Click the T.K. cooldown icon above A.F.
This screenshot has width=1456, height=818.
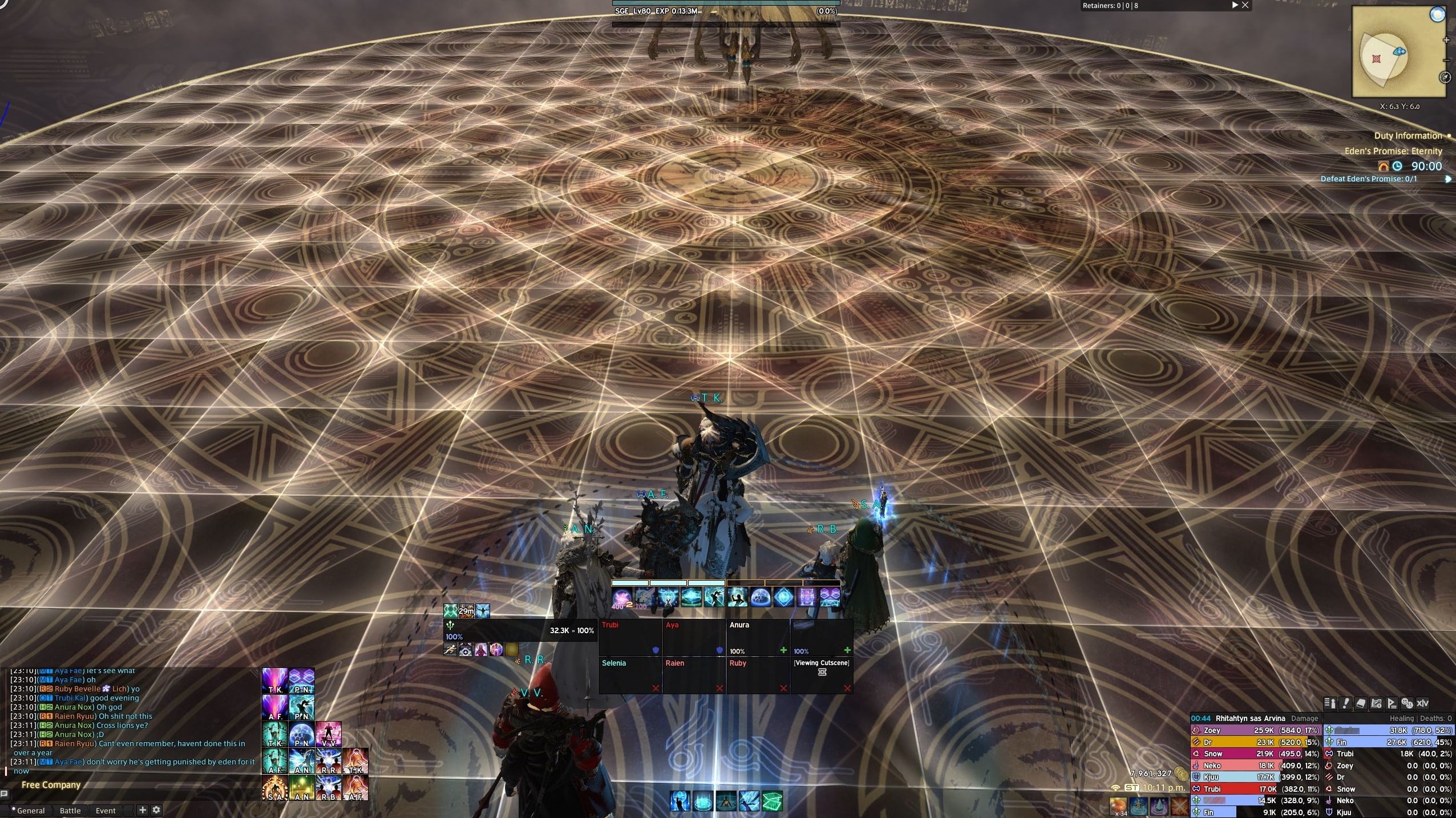click(274, 682)
